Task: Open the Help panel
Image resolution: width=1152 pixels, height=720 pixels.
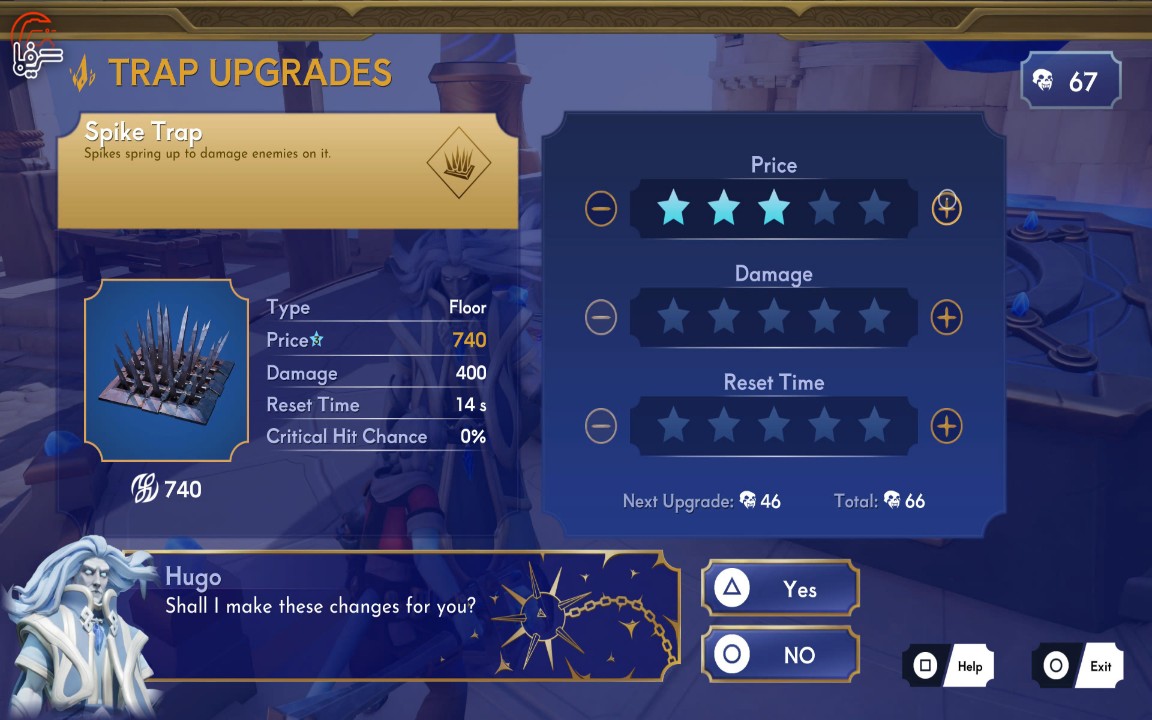Action: (948, 666)
